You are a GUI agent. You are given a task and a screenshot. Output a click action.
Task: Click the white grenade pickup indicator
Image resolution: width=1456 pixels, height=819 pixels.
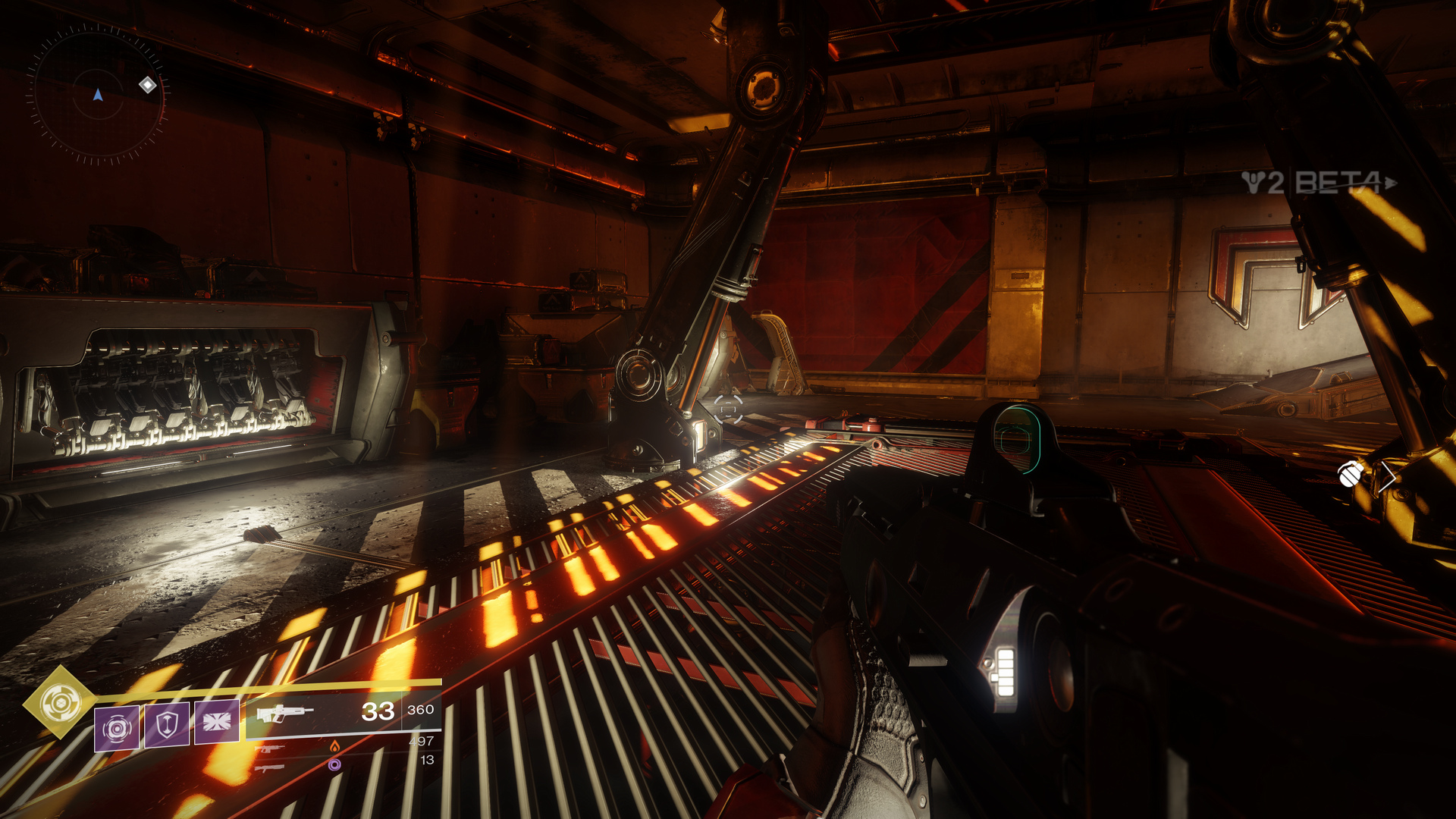[x=1350, y=474]
